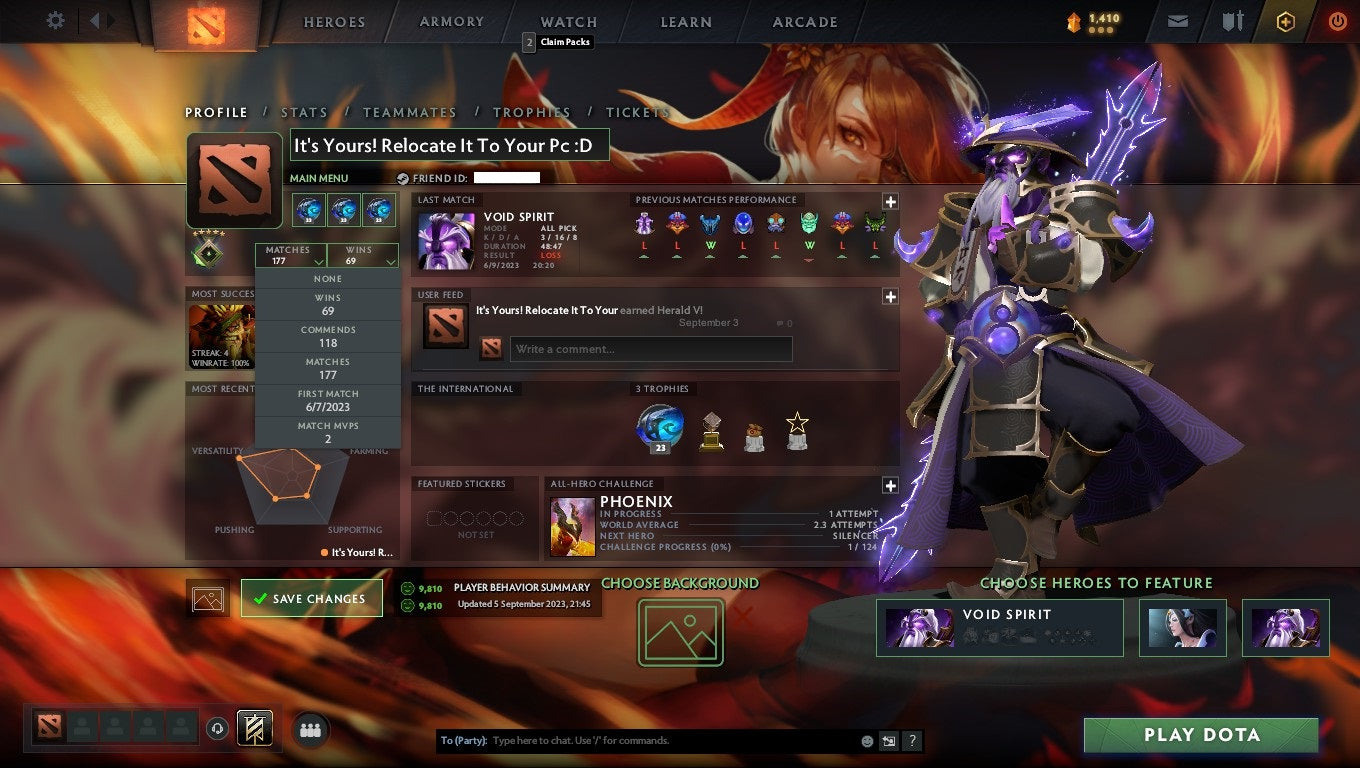Open the WATCH menu item

[x=567, y=21]
